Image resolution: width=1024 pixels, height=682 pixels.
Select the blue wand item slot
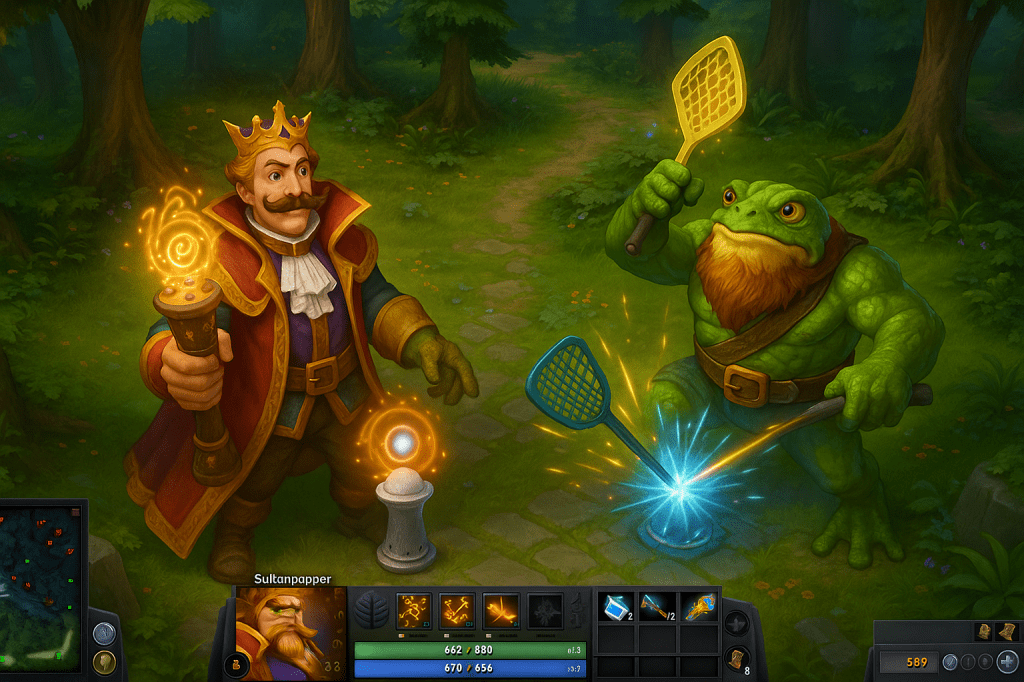click(x=656, y=607)
